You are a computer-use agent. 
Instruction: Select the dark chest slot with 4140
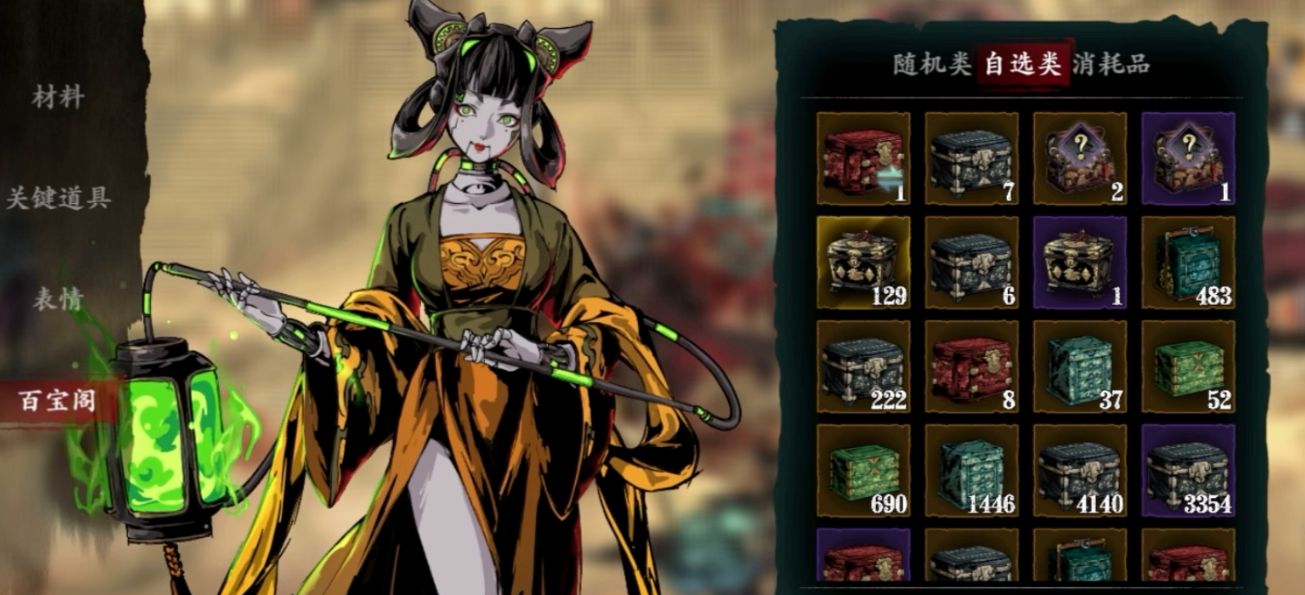tap(1079, 471)
